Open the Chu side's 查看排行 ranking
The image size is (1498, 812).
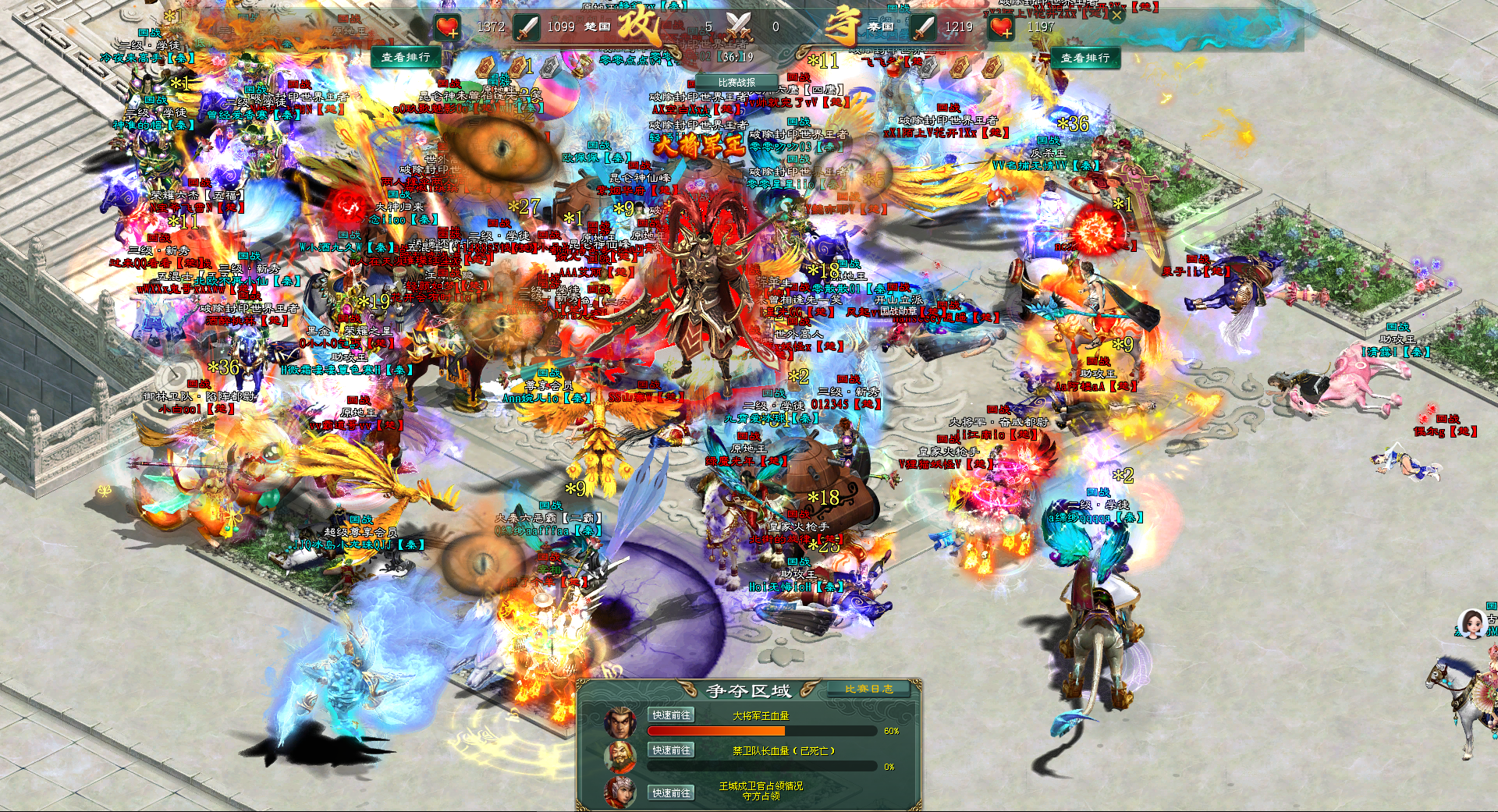(x=406, y=57)
